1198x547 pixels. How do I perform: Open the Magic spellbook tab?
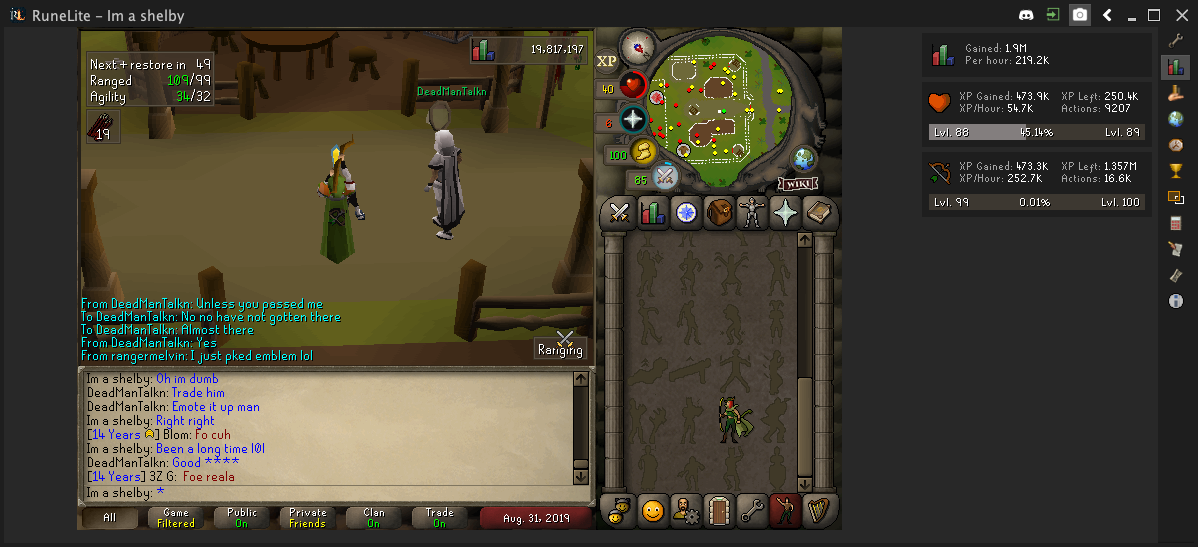pos(819,212)
